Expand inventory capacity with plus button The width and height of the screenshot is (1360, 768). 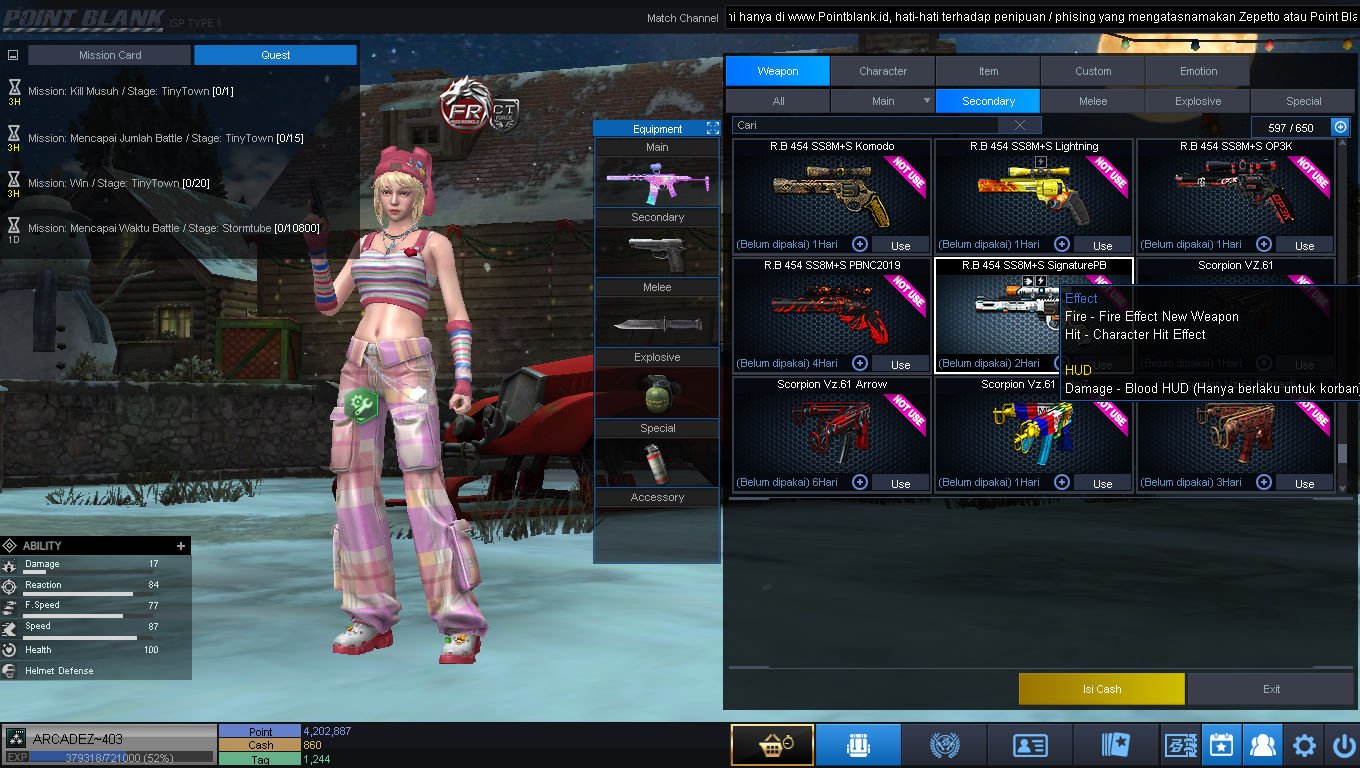click(1340, 127)
